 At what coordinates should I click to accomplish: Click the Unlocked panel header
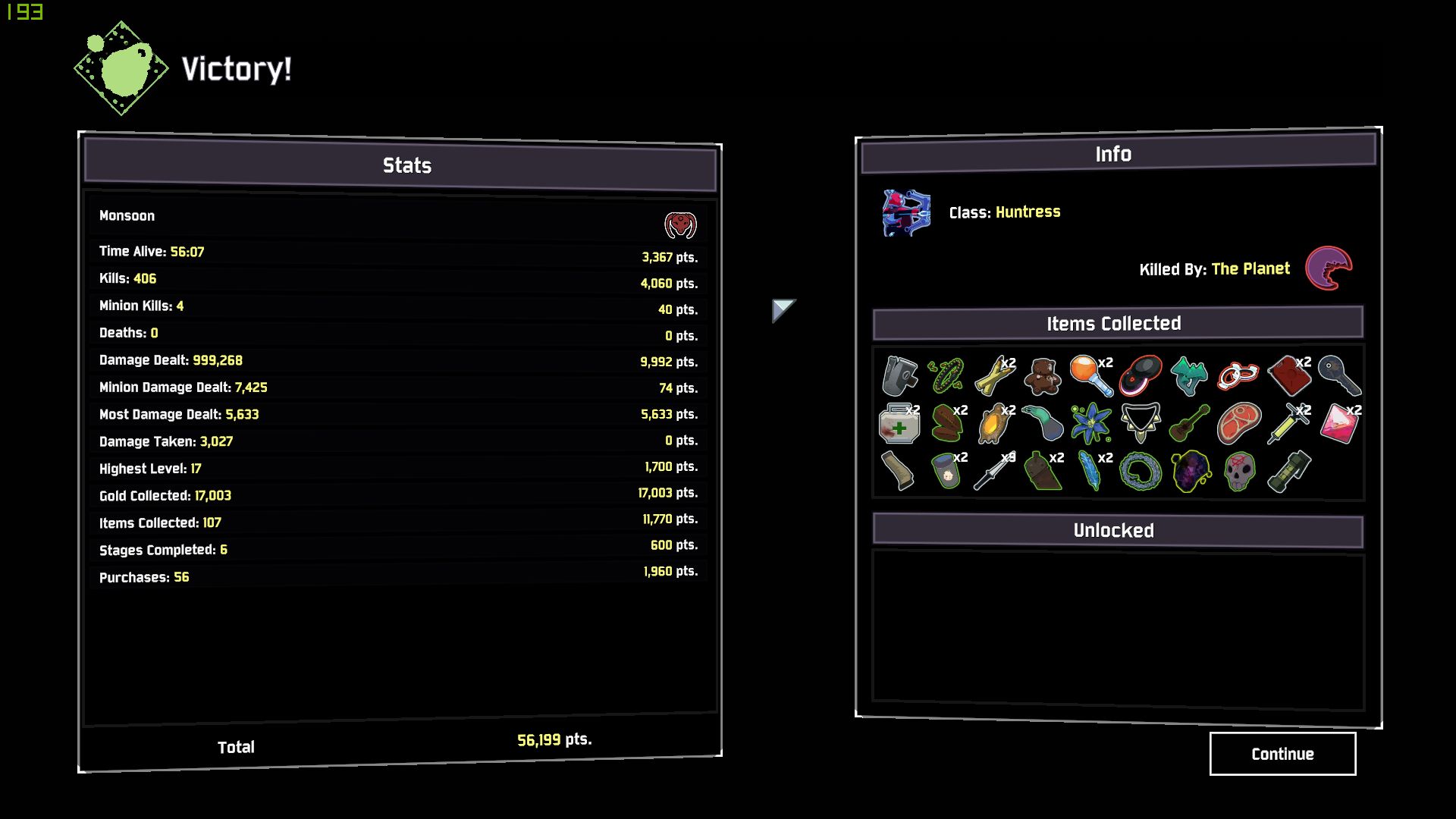1112,531
